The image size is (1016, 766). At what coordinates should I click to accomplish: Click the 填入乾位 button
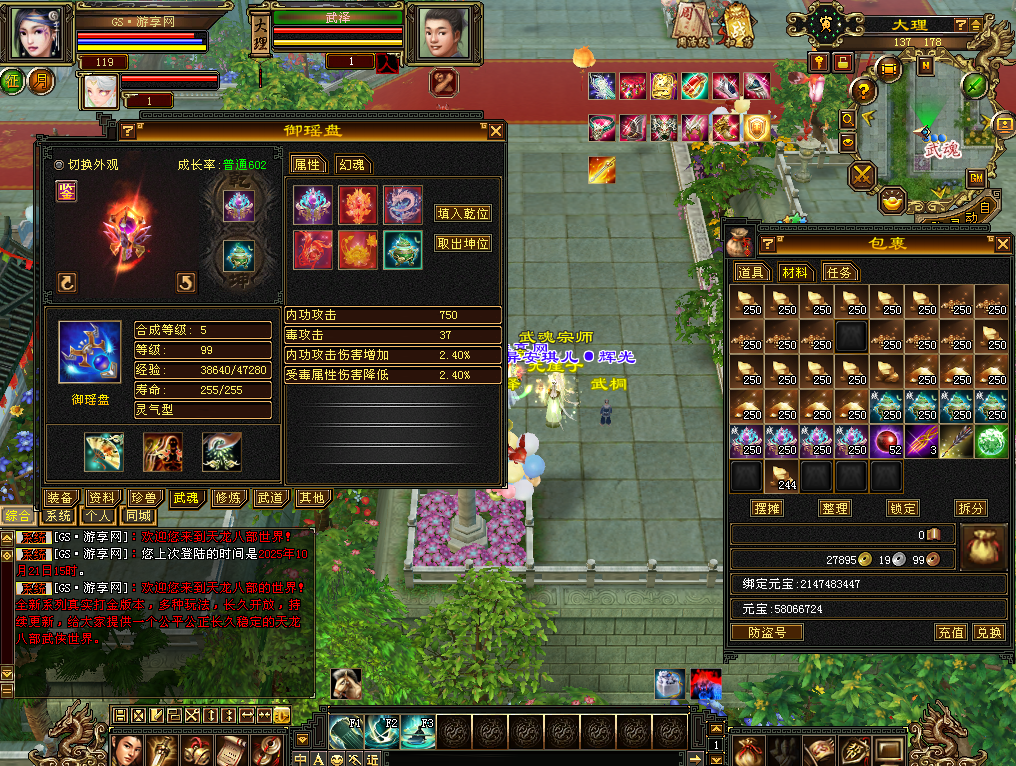463,213
